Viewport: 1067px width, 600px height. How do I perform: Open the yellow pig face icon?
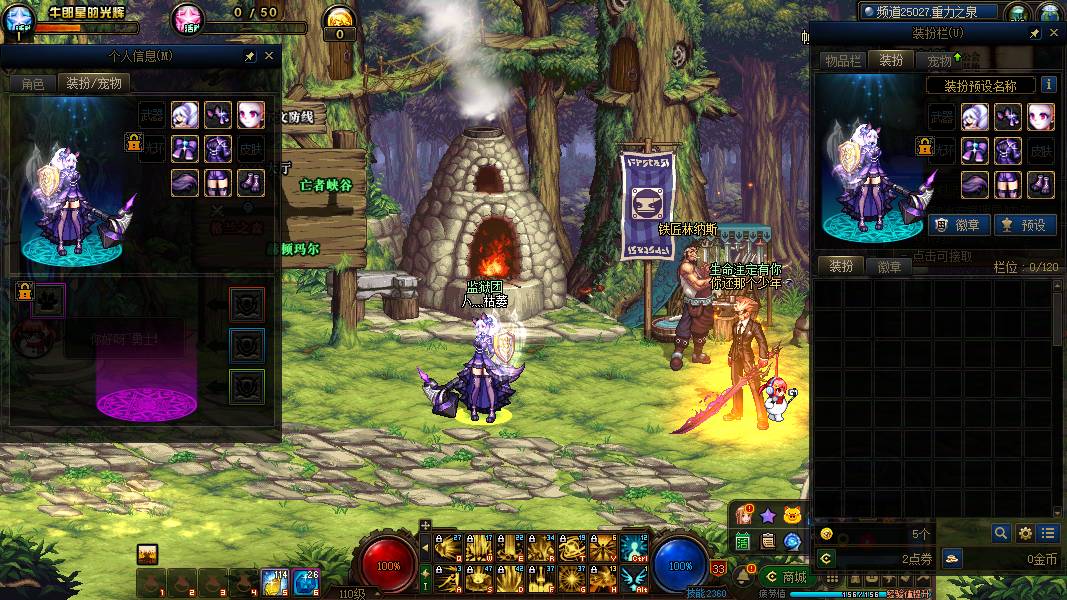click(793, 516)
